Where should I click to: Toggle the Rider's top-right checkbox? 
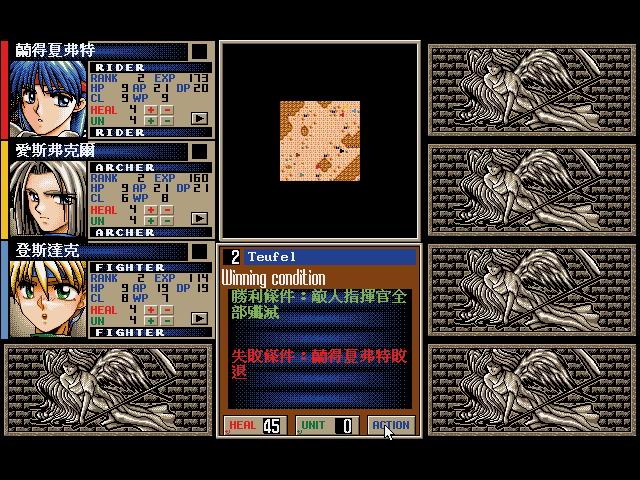[200, 51]
